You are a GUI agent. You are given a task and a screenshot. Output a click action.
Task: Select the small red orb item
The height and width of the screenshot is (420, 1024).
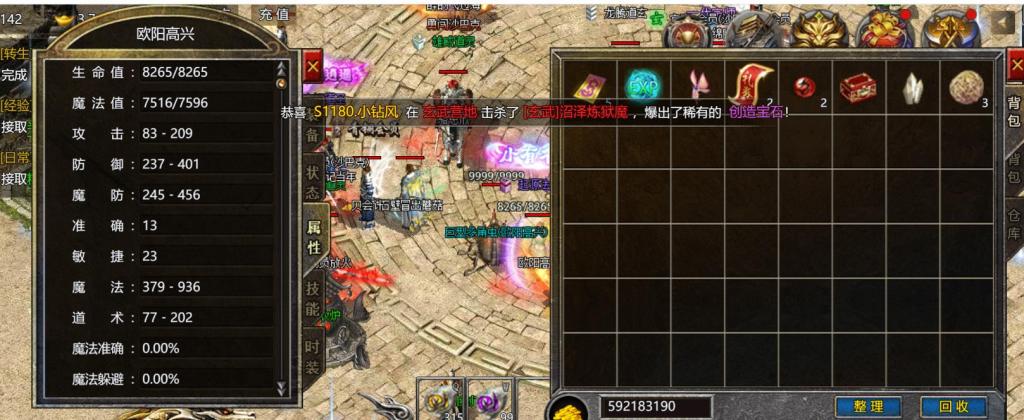803,86
